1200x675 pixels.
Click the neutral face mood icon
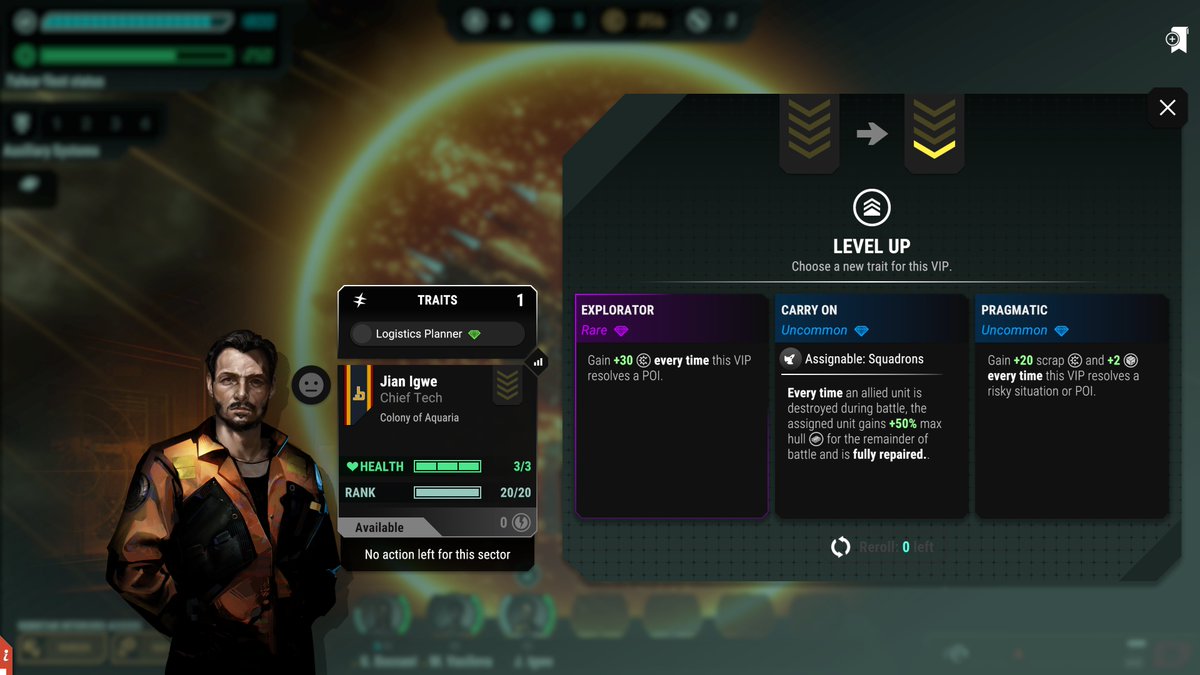click(311, 385)
